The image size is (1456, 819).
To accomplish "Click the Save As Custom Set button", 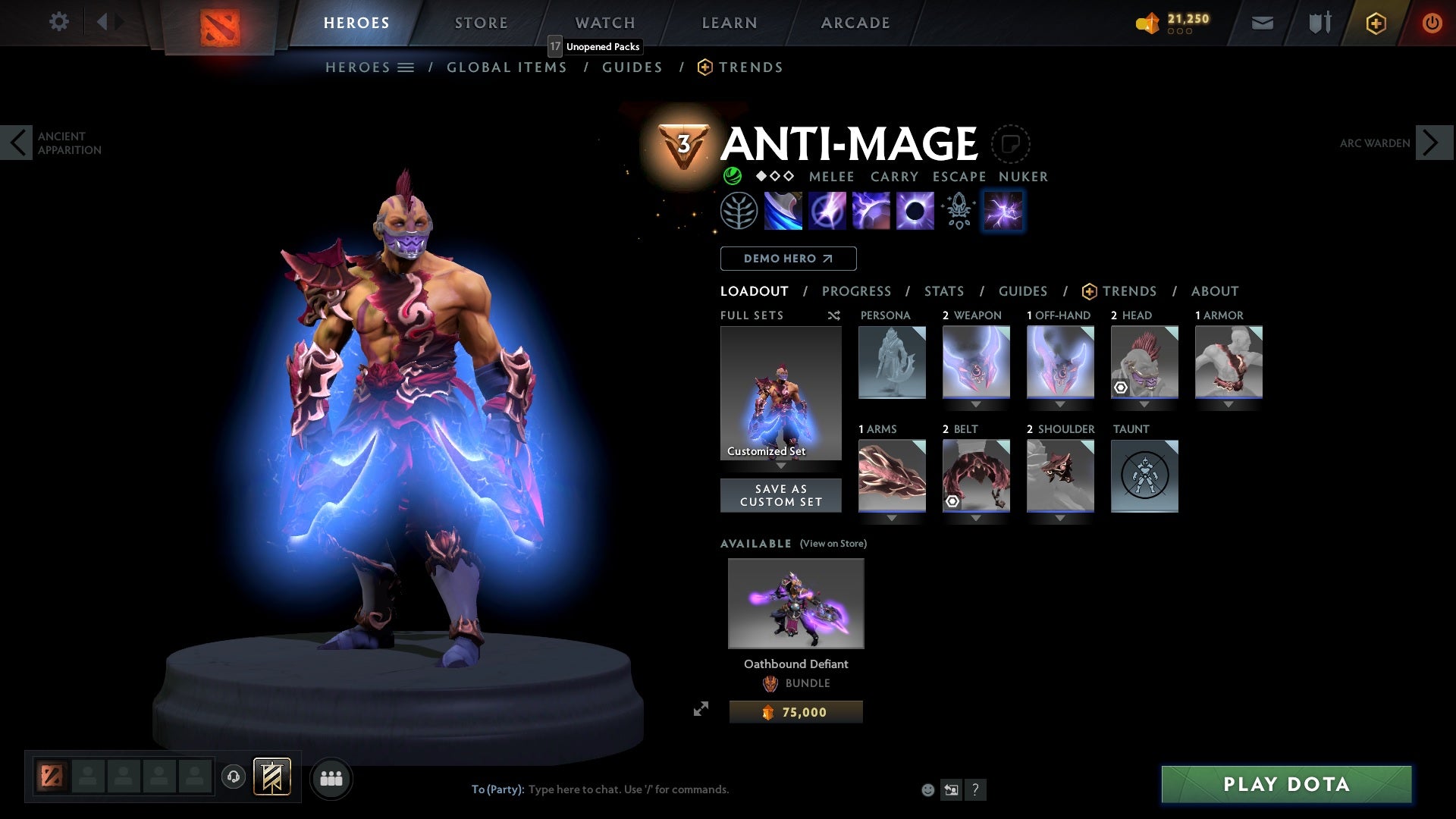I will coord(781,495).
